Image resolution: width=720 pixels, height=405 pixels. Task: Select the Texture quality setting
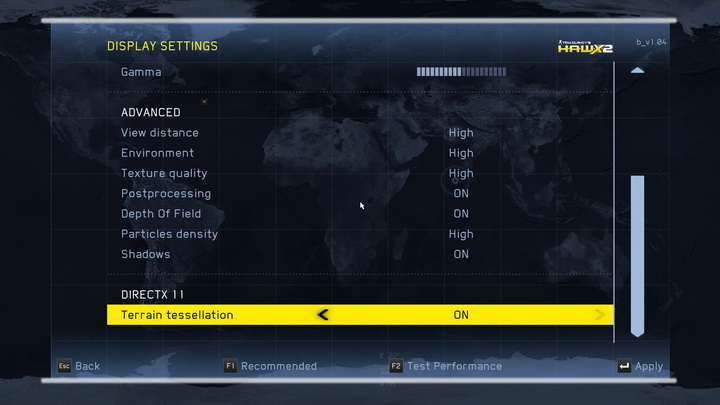point(164,173)
